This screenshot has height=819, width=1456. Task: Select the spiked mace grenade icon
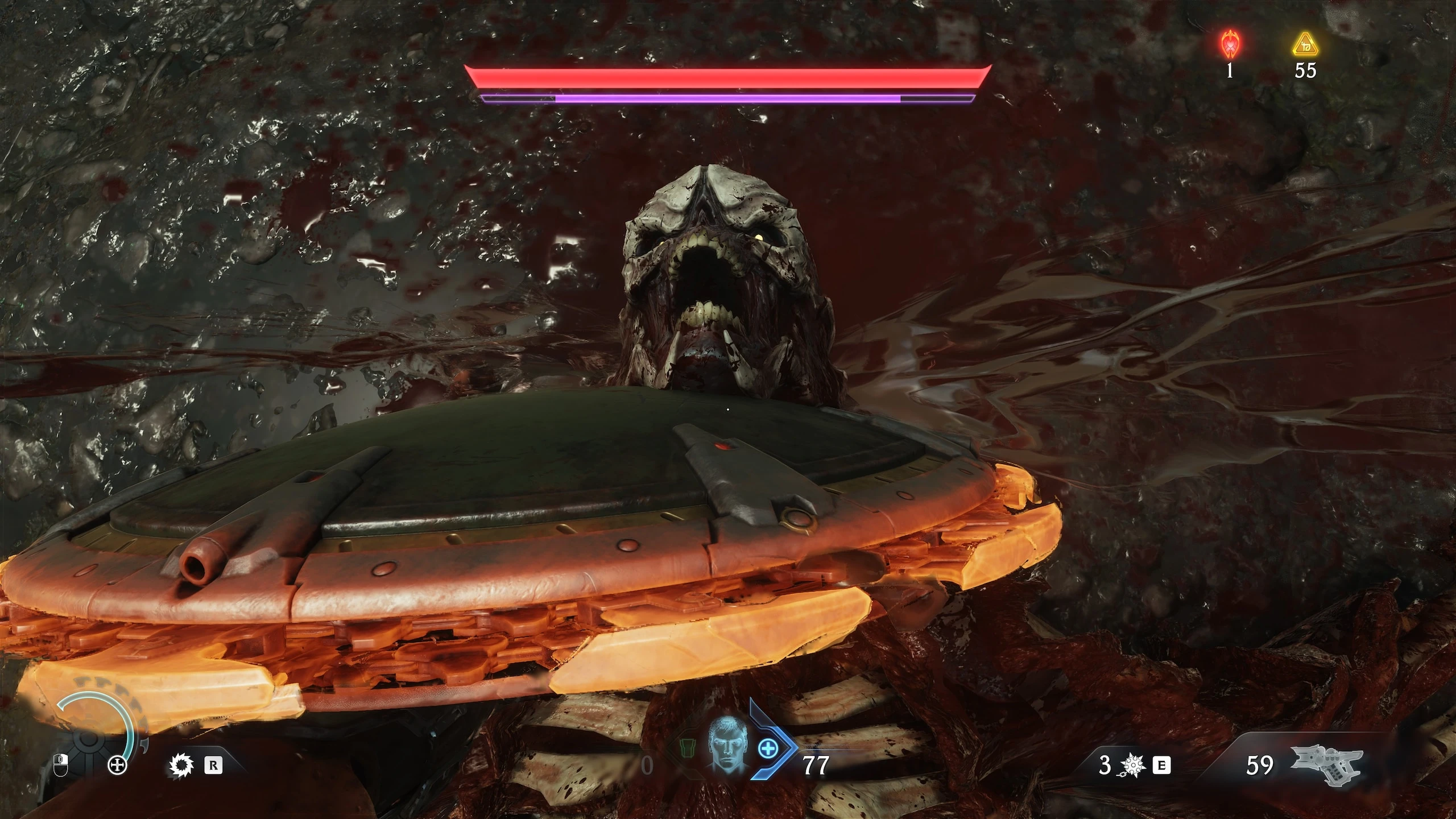point(1133,766)
